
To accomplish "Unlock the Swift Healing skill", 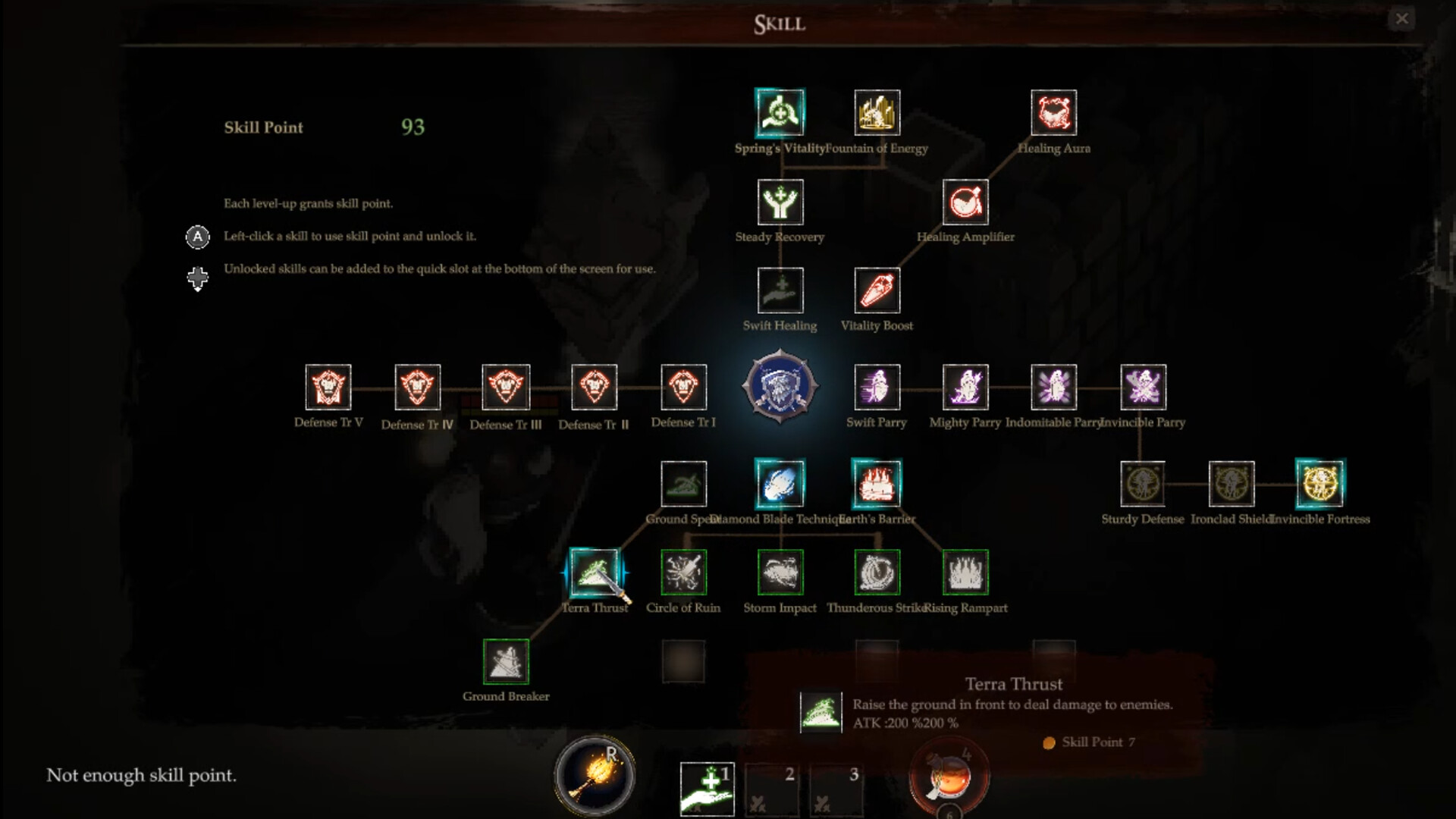I will [780, 290].
